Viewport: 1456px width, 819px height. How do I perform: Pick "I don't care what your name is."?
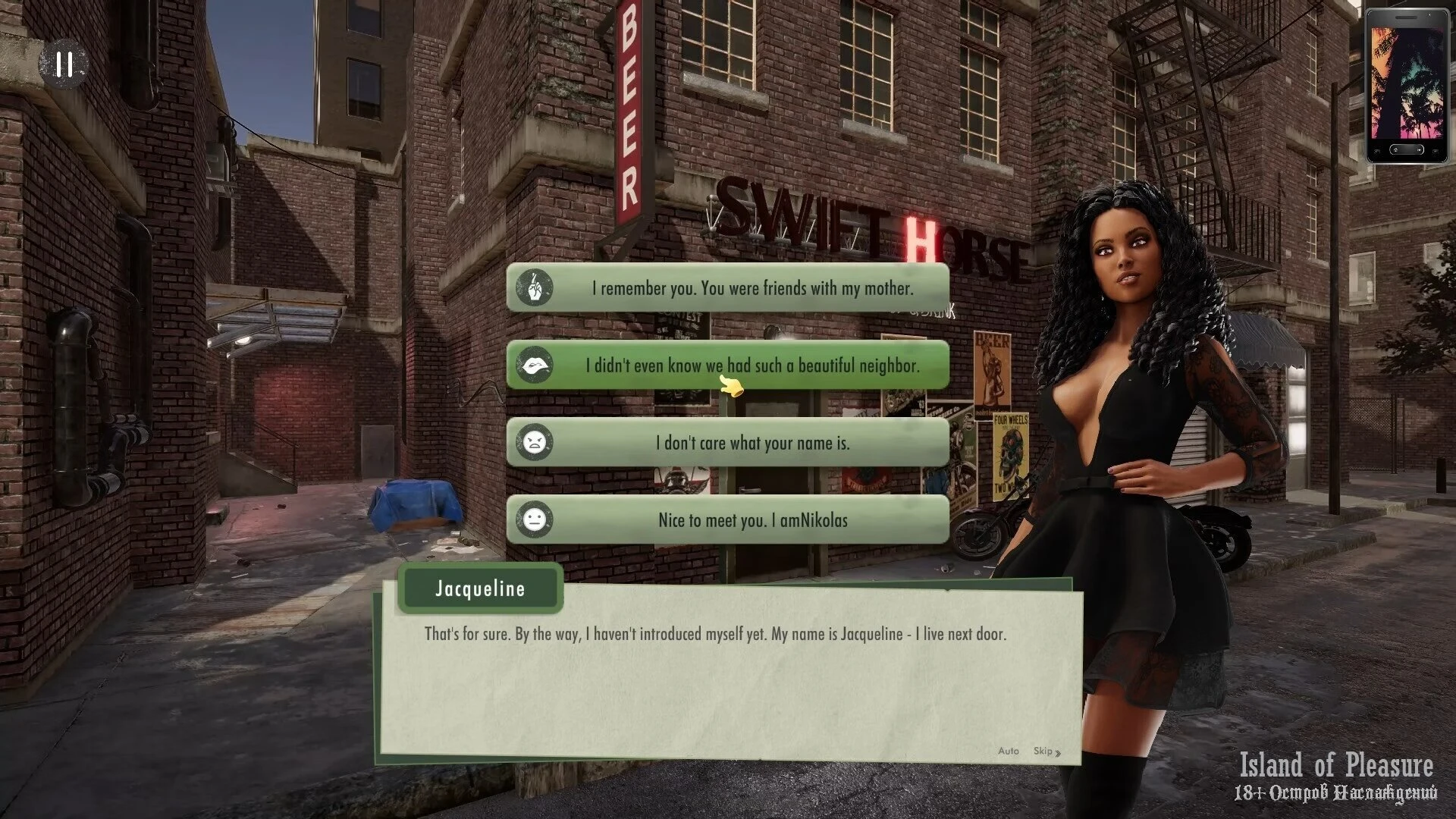pos(728,443)
